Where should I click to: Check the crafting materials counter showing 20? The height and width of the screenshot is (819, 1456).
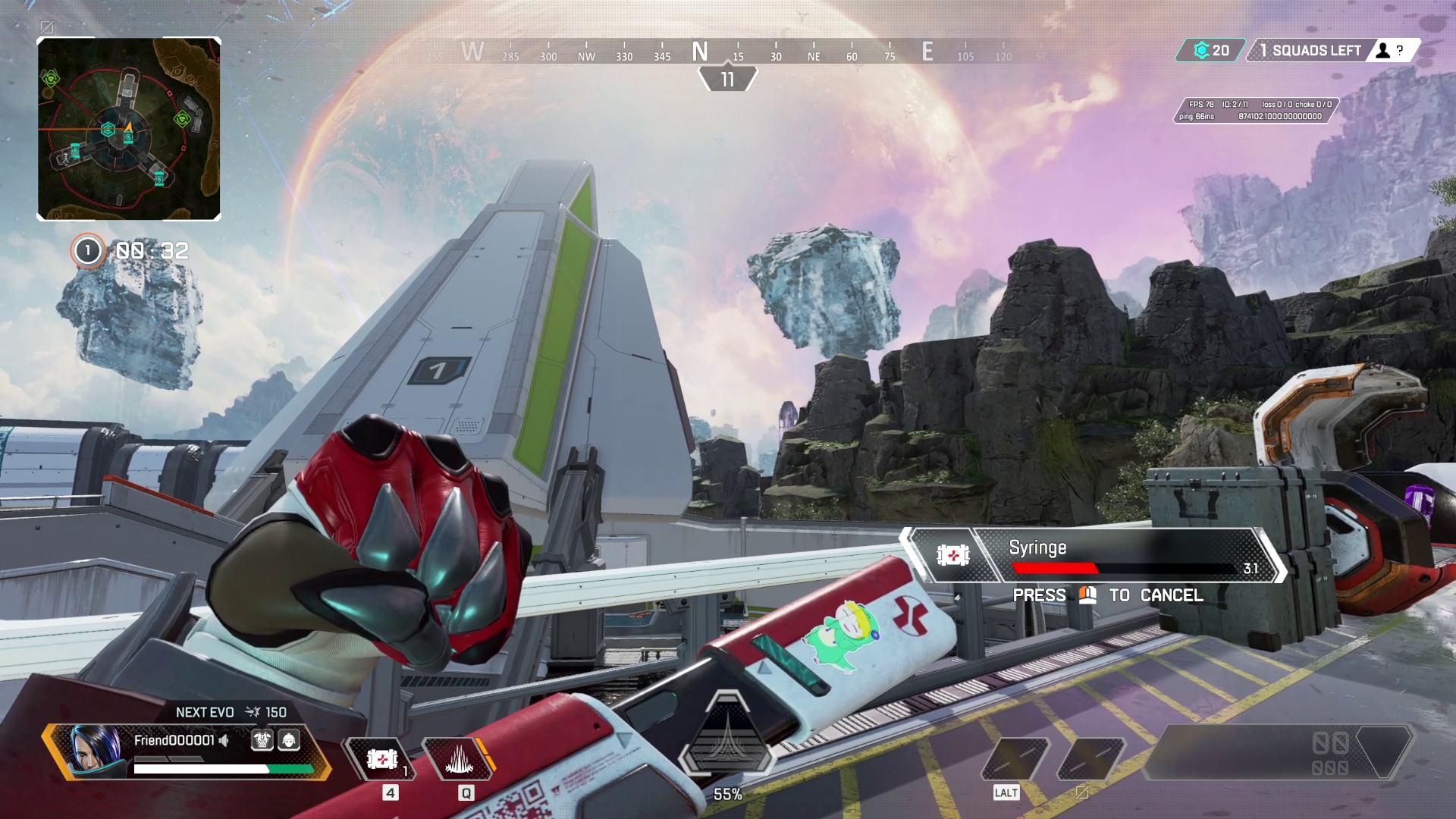point(1211,51)
